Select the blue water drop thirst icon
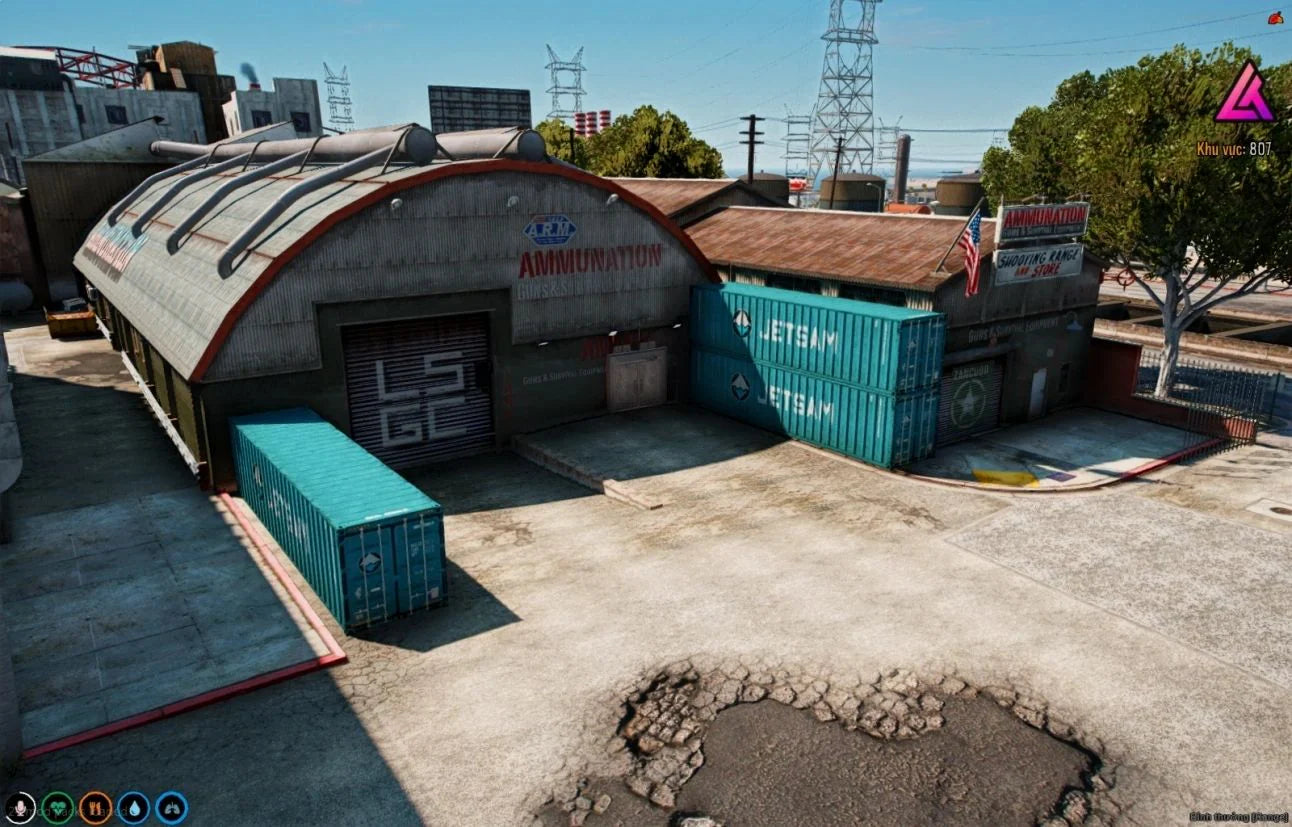 133,807
